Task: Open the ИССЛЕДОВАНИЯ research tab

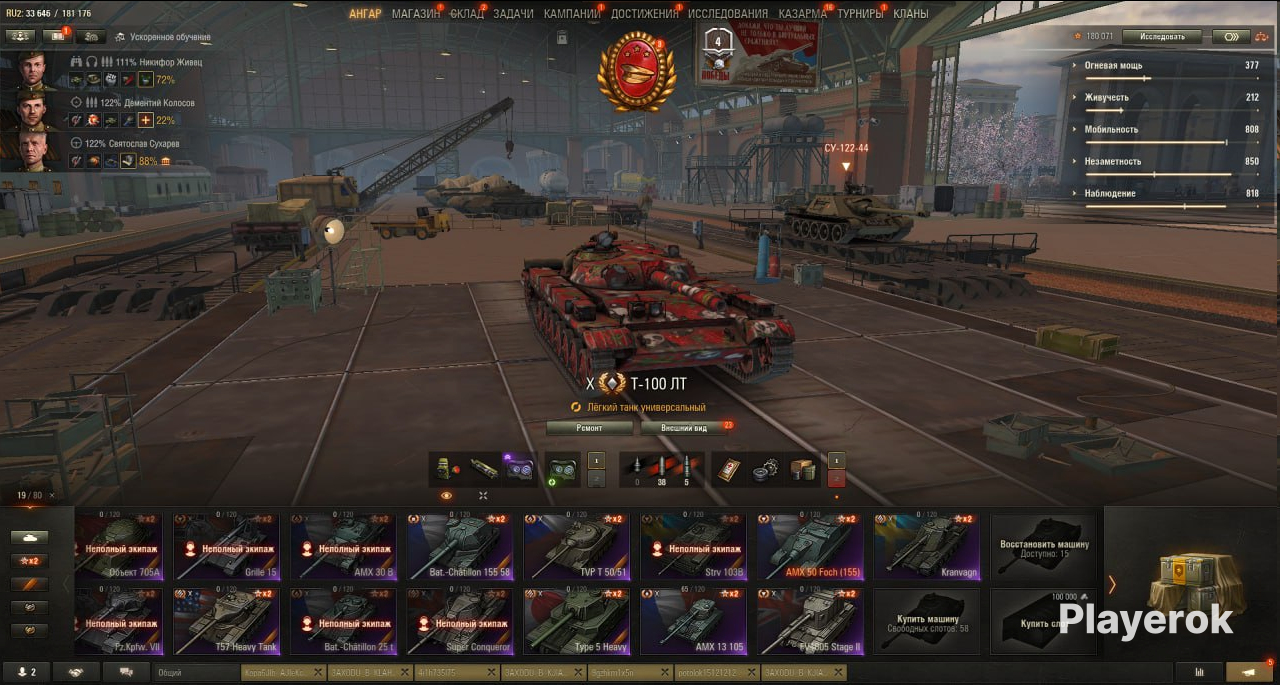Action: 728,14
